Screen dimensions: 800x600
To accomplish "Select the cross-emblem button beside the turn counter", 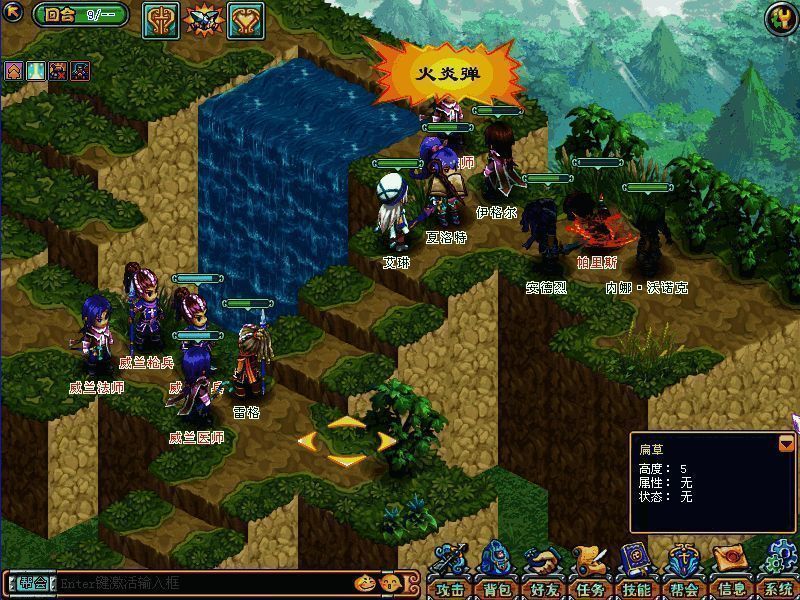I will point(160,19).
